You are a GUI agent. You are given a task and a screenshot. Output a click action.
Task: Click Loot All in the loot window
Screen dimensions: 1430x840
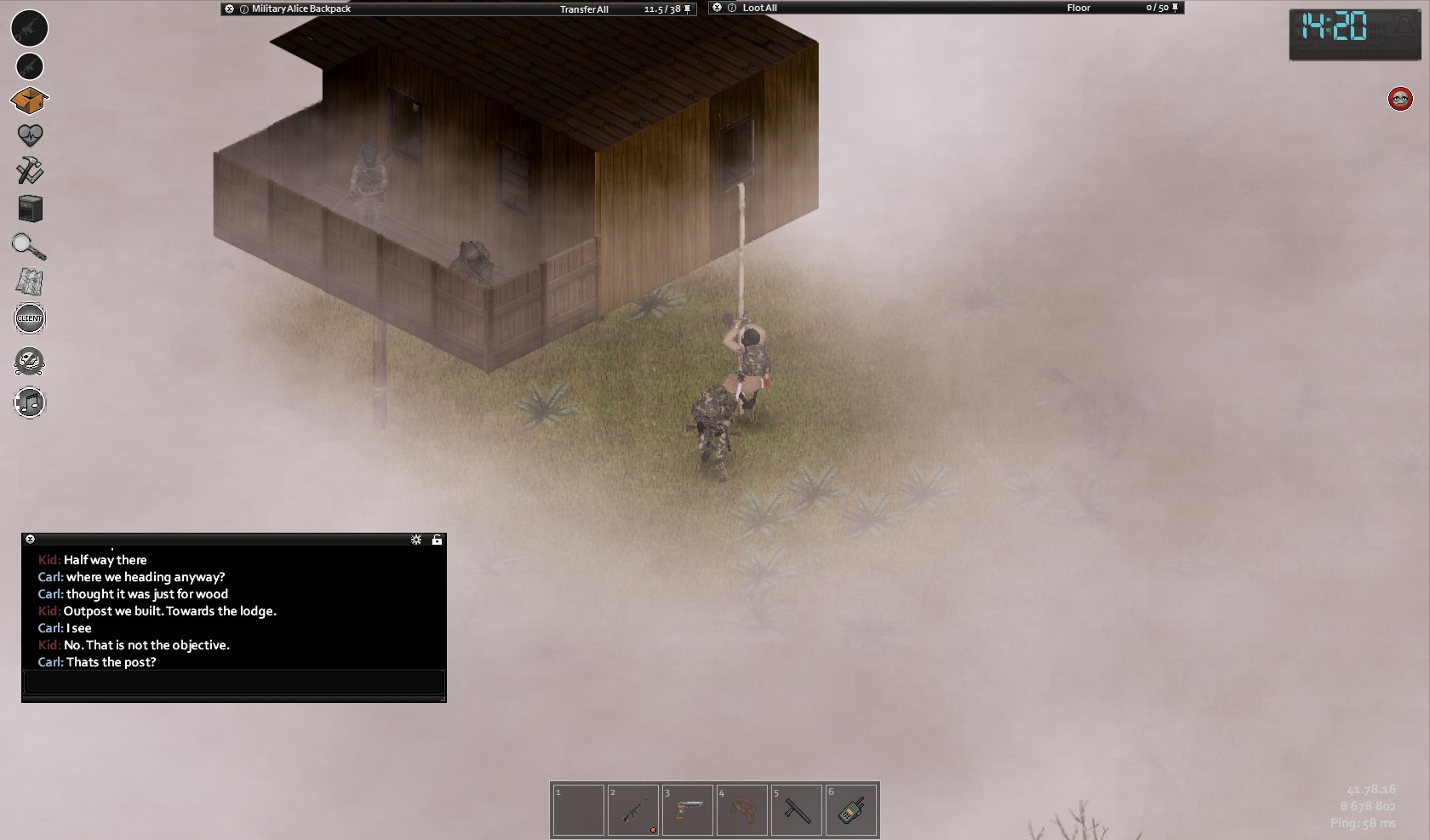pos(759,8)
